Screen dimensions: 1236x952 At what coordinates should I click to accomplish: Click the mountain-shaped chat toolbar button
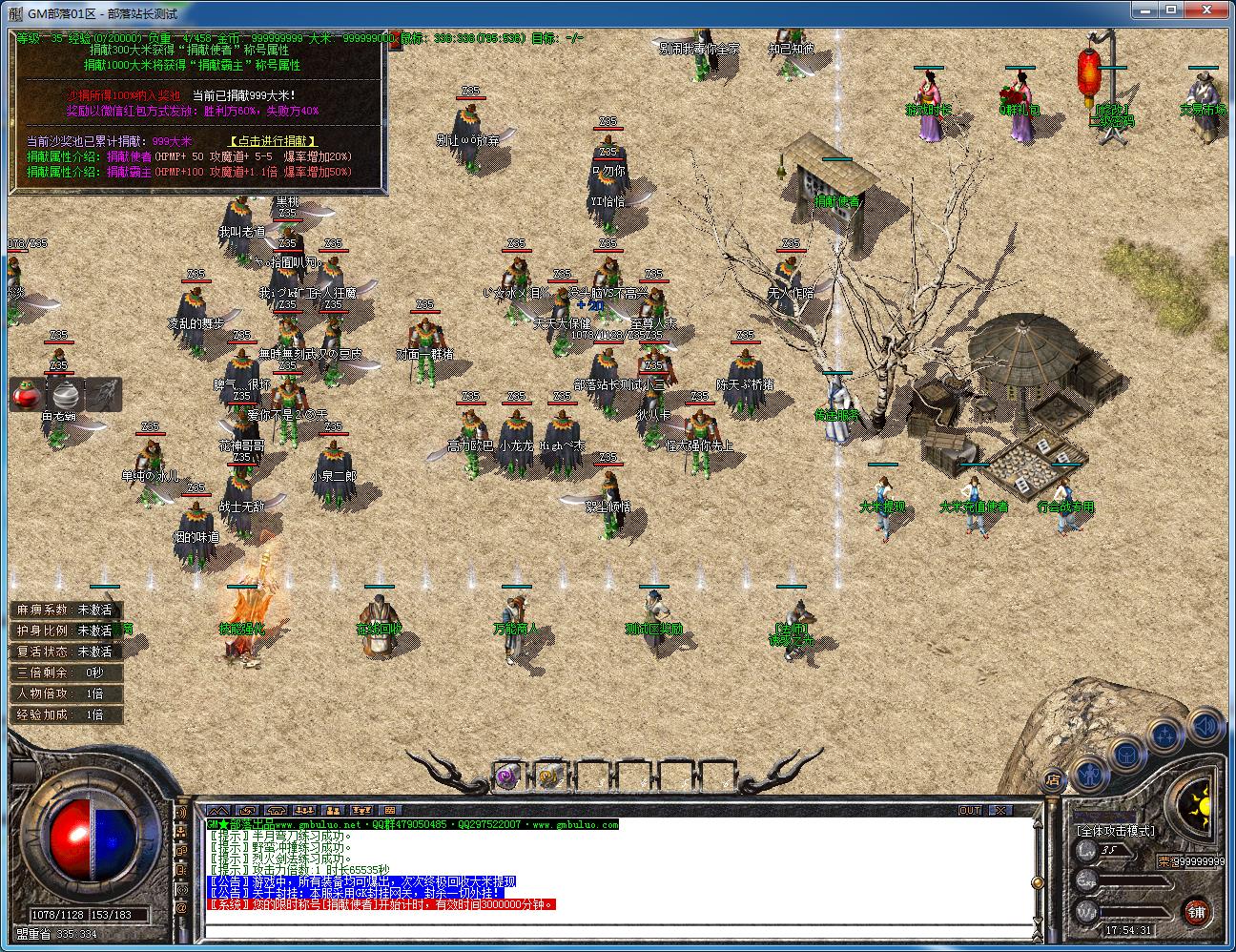point(218,811)
